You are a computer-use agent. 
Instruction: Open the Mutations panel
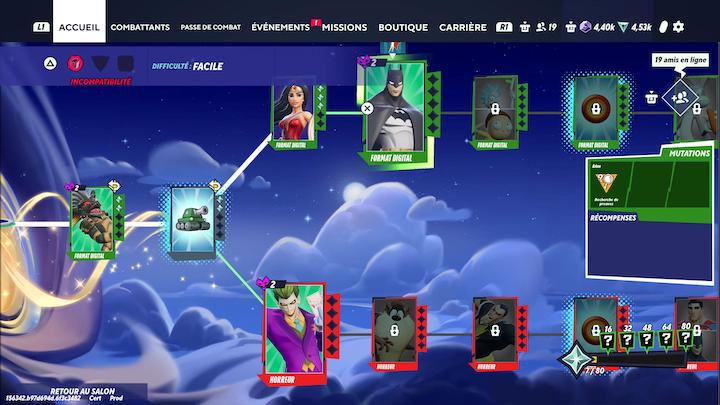(x=688, y=154)
